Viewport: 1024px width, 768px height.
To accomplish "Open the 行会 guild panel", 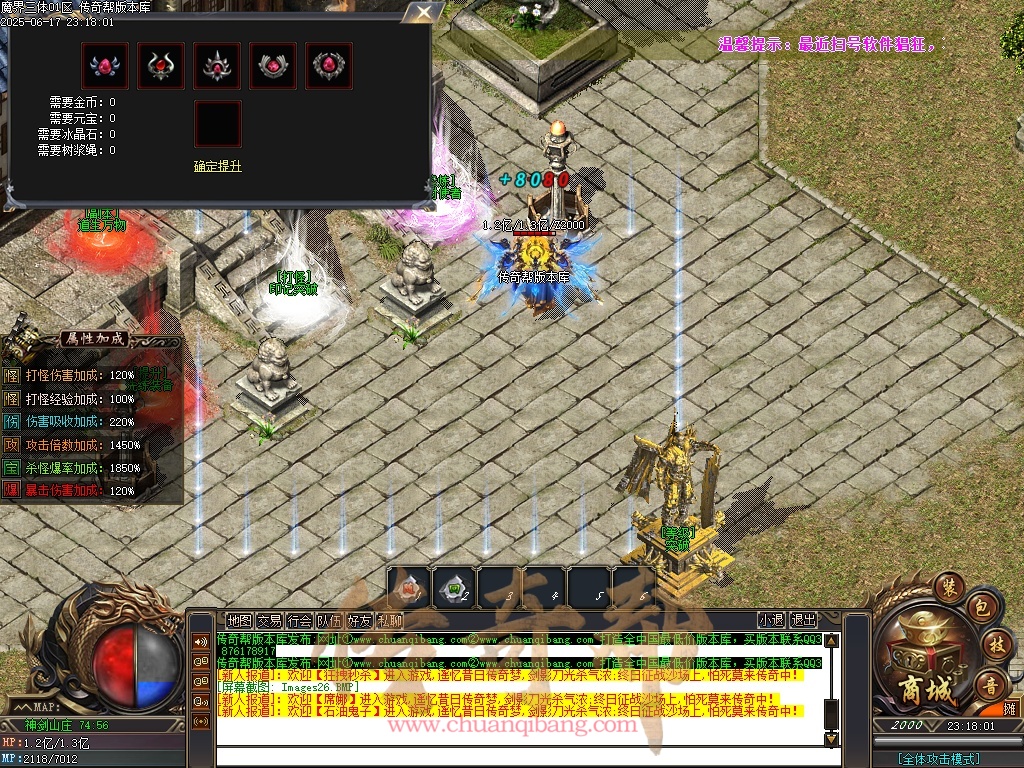I will pos(299,620).
